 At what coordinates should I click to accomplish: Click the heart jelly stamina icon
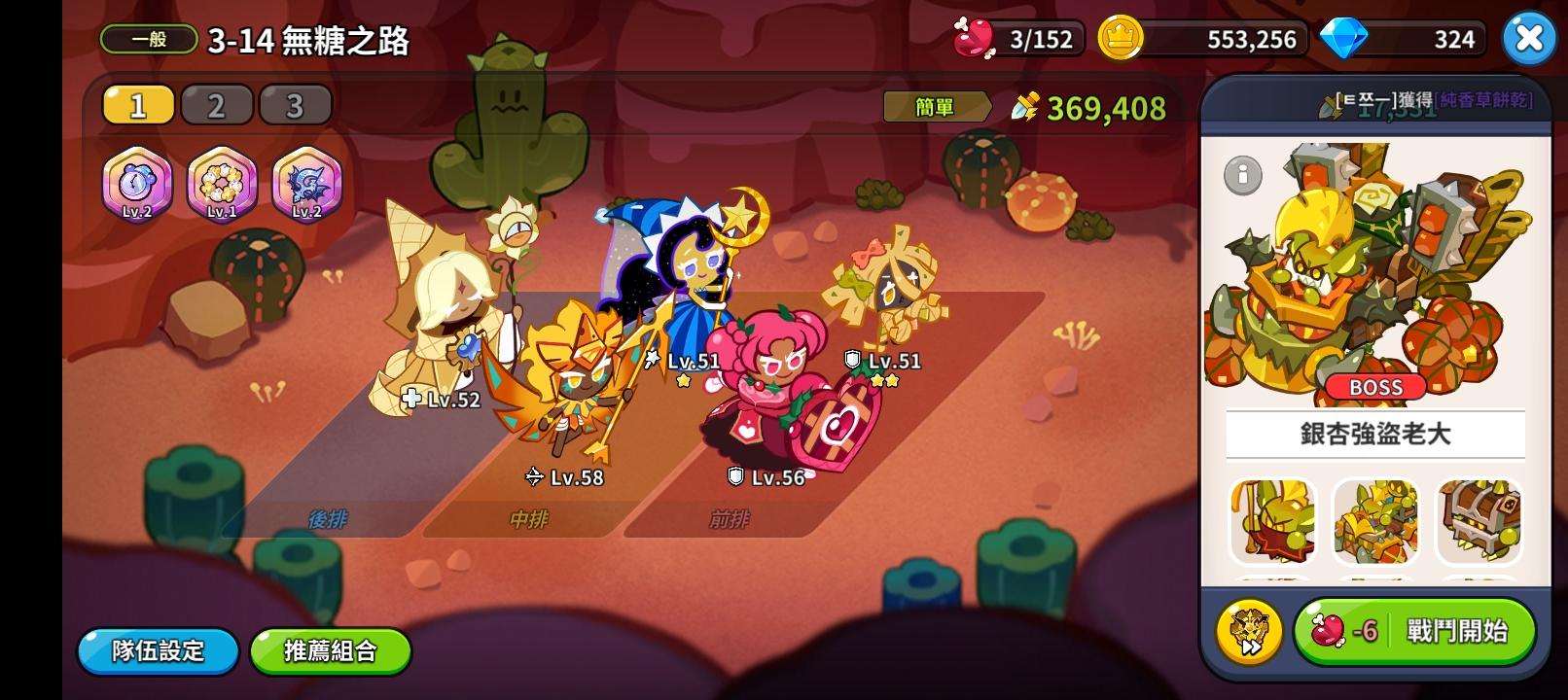(976, 37)
